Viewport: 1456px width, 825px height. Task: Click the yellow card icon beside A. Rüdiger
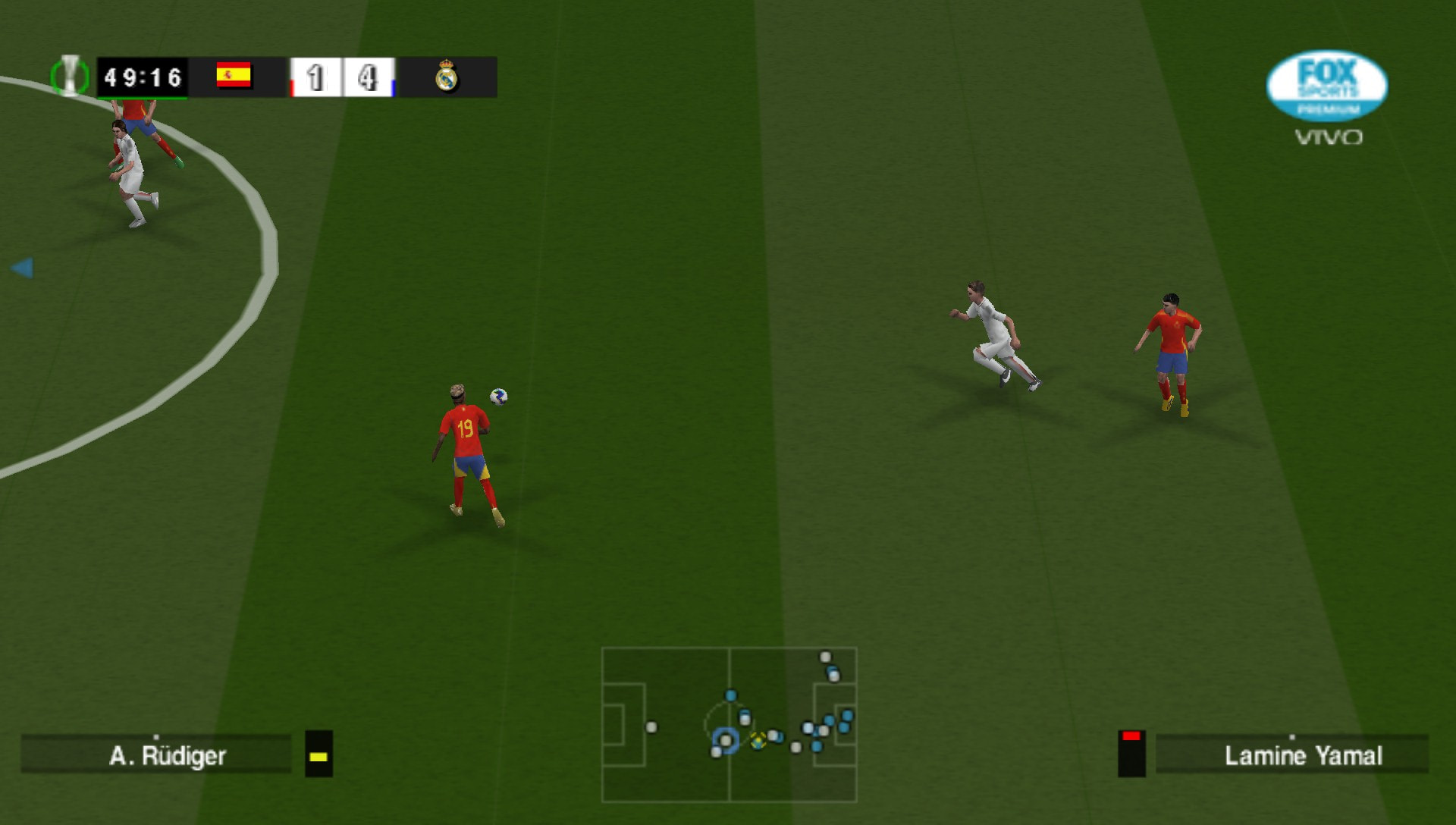(x=318, y=756)
